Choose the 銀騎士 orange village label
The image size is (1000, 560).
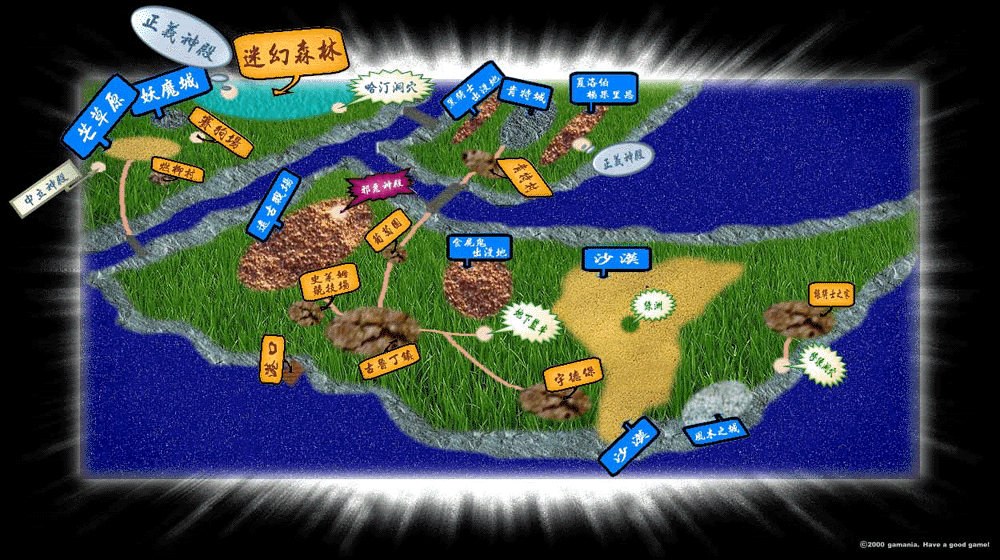coord(832,294)
